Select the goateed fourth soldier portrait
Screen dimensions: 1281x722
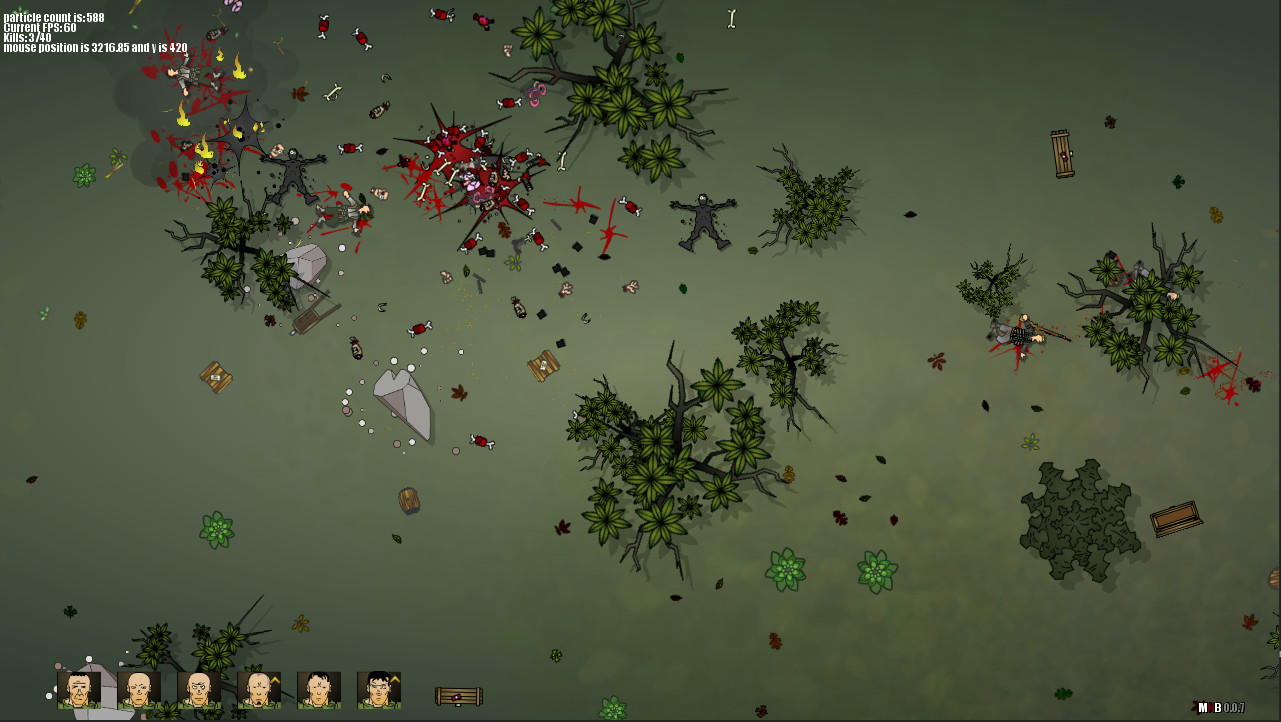tap(258, 688)
